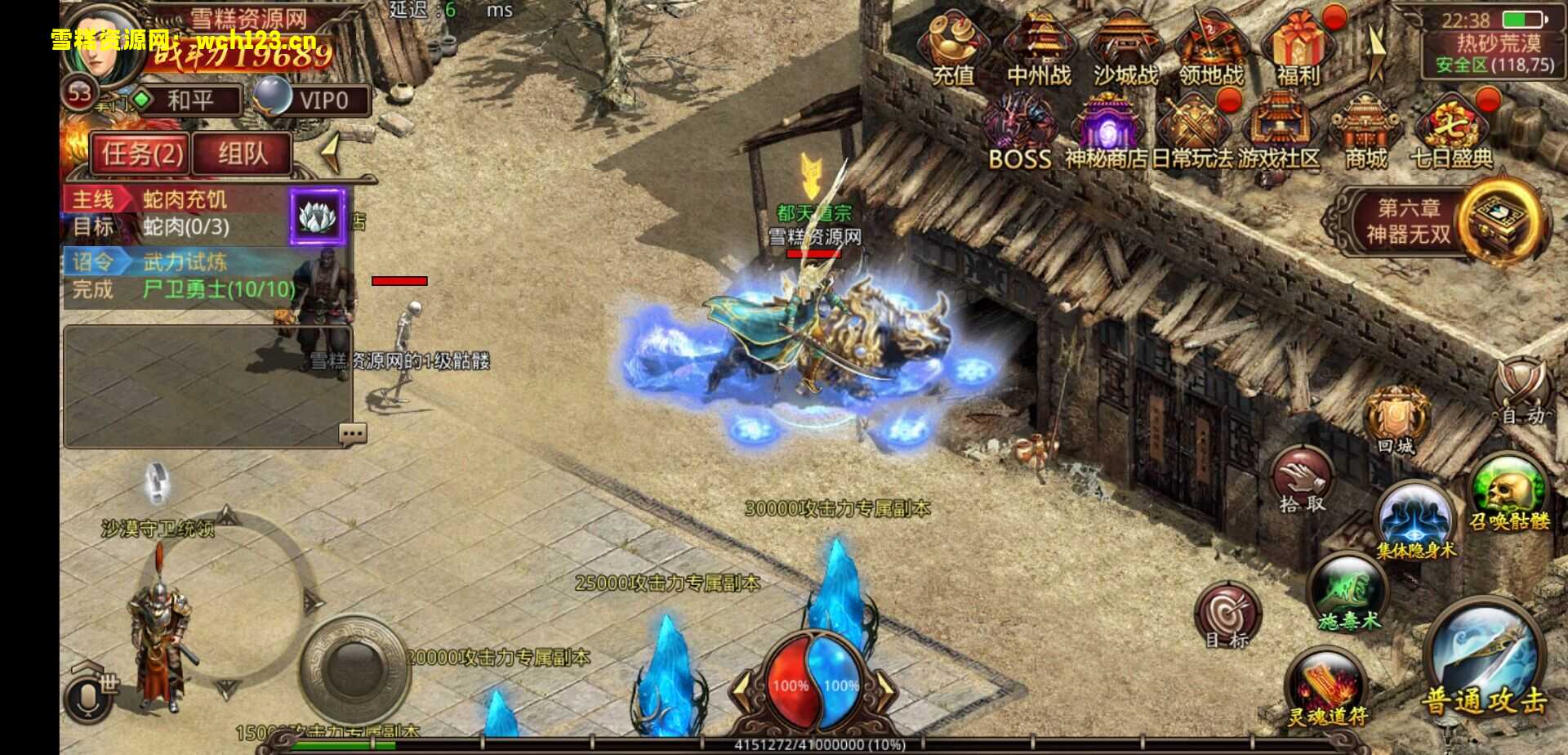Open the 七日盛典 seven-day event
Screen dimensions: 1568x755
pyautogui.click(x=1451, y=131)
